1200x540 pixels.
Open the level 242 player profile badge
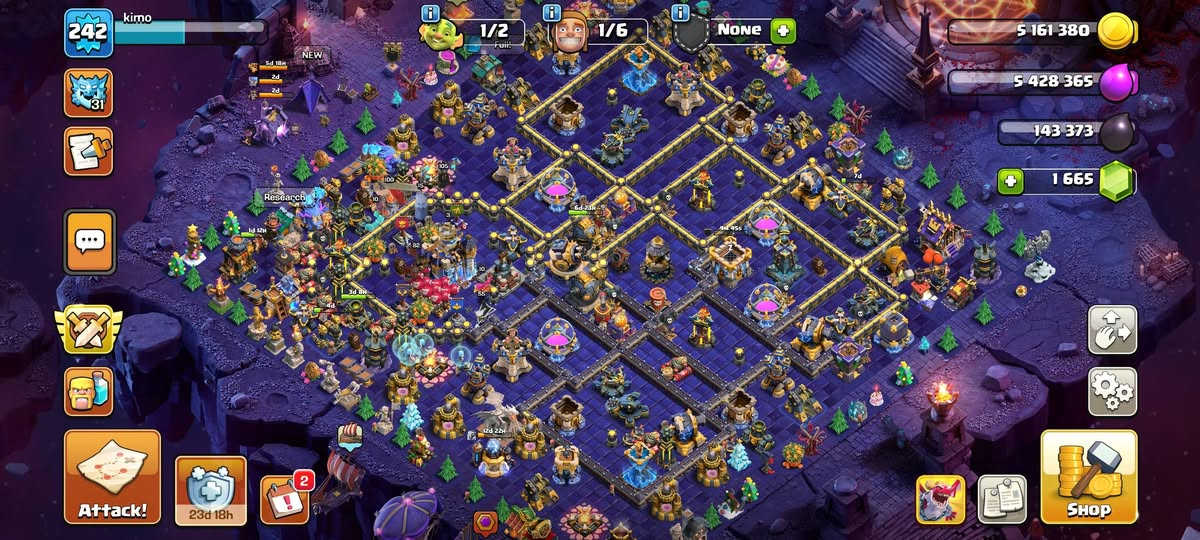pos(88,33)
